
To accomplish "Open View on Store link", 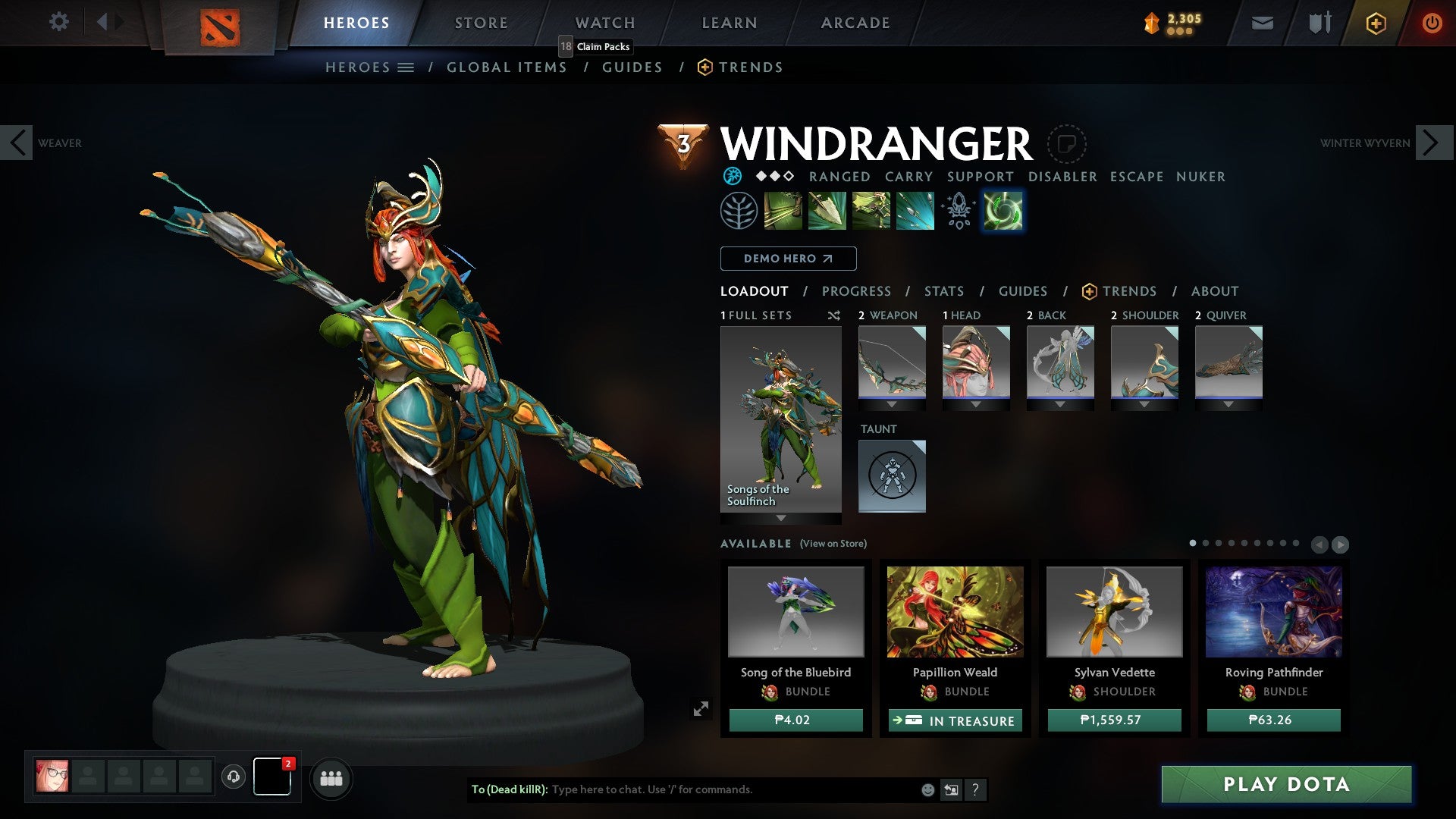I will (832, 544).
